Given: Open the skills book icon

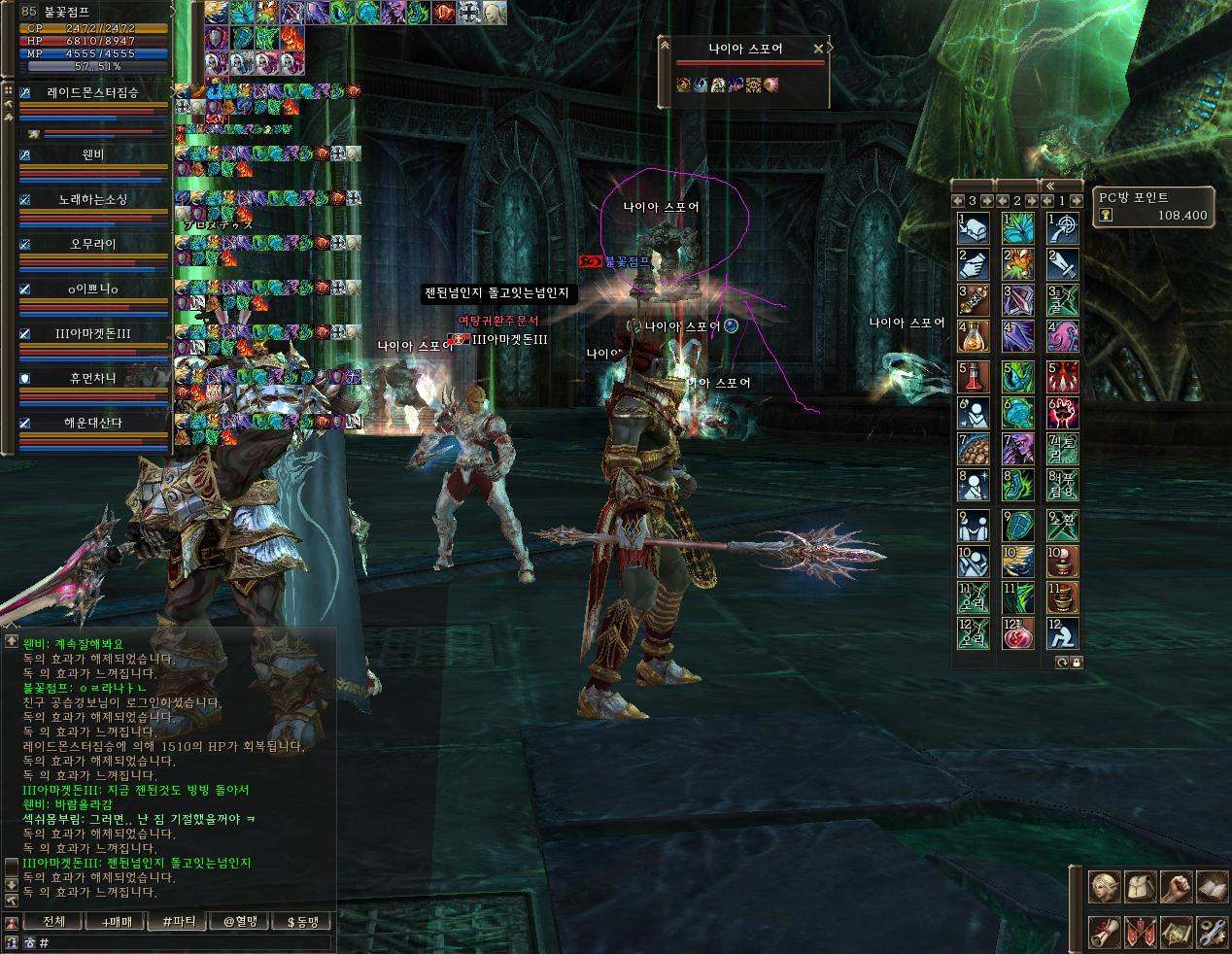Looking at the screenshot, I should [1211, 885].
